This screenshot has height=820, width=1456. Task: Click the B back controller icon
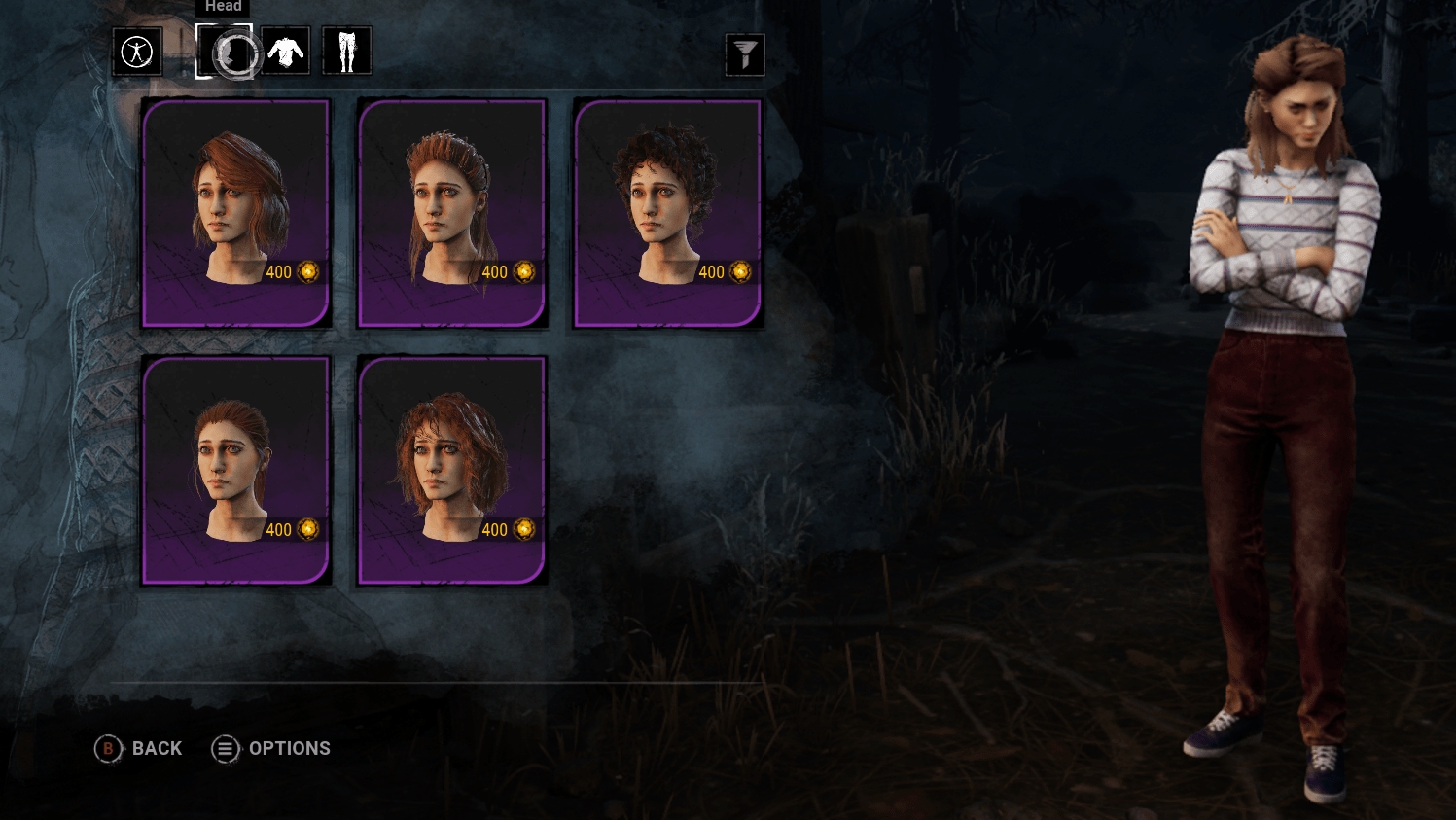point(107,749)
